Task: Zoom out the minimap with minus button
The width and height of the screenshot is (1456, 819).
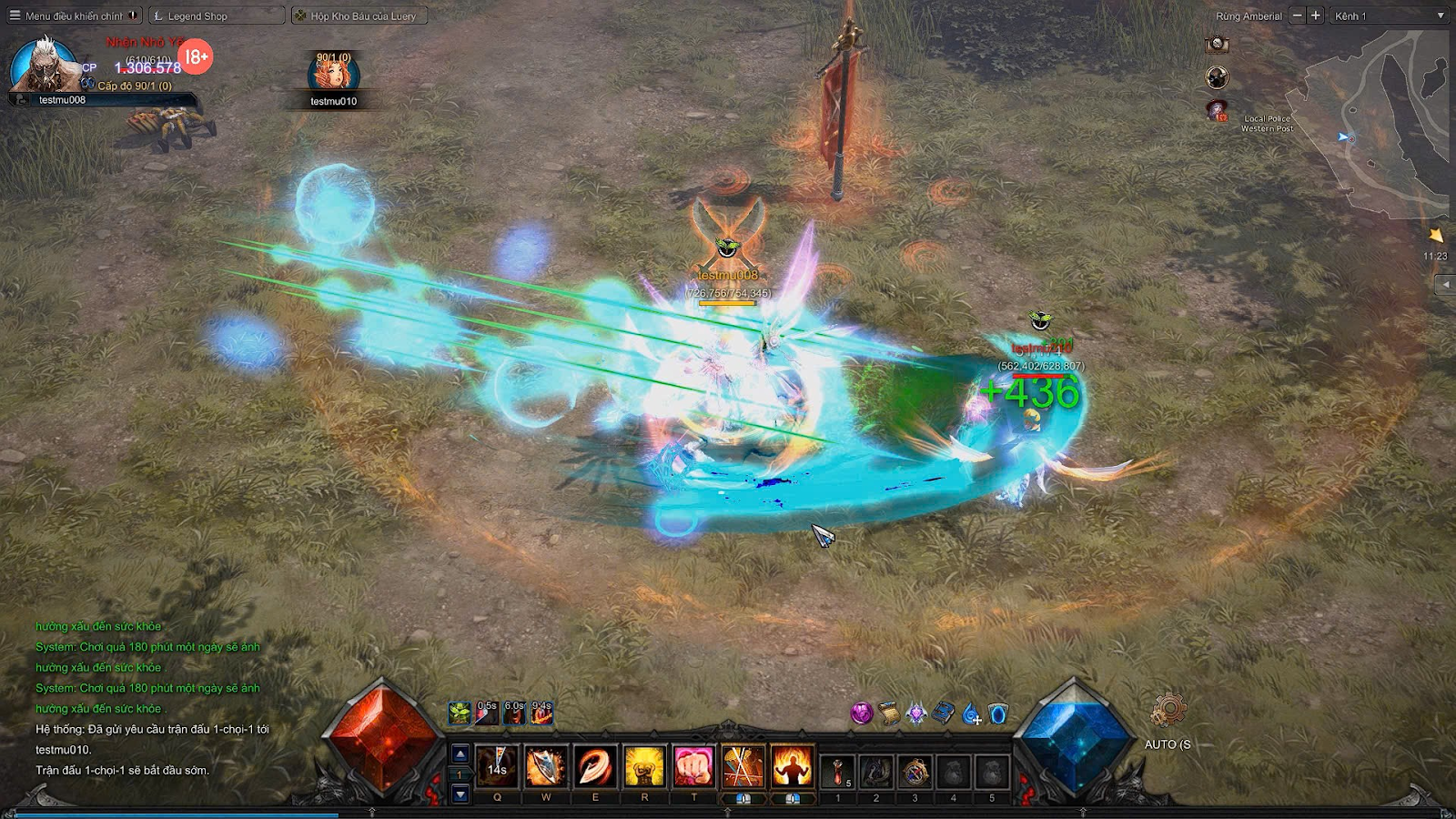Action: coord(1298,15)
